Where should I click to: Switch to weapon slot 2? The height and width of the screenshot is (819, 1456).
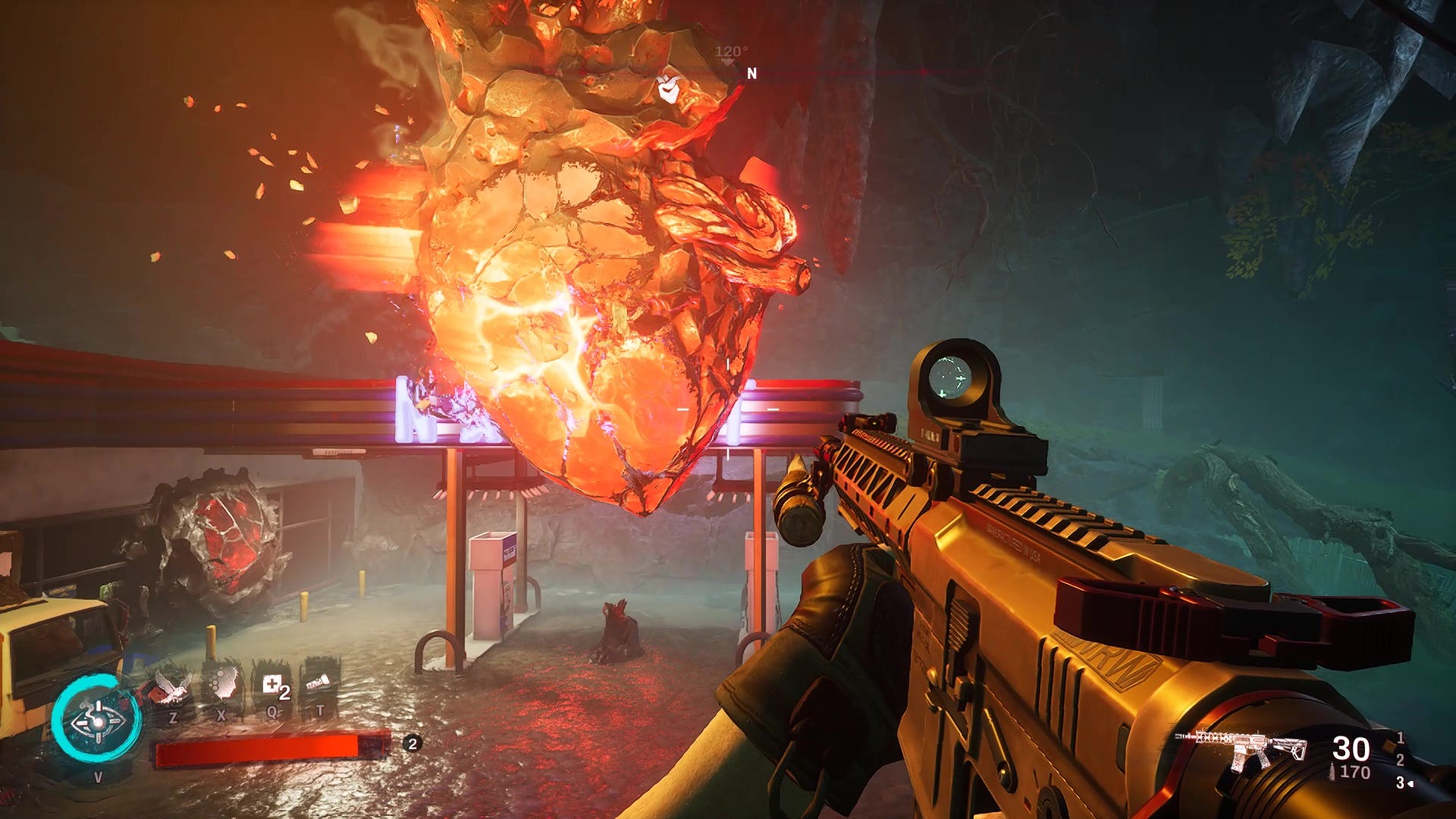(1400, 760)
